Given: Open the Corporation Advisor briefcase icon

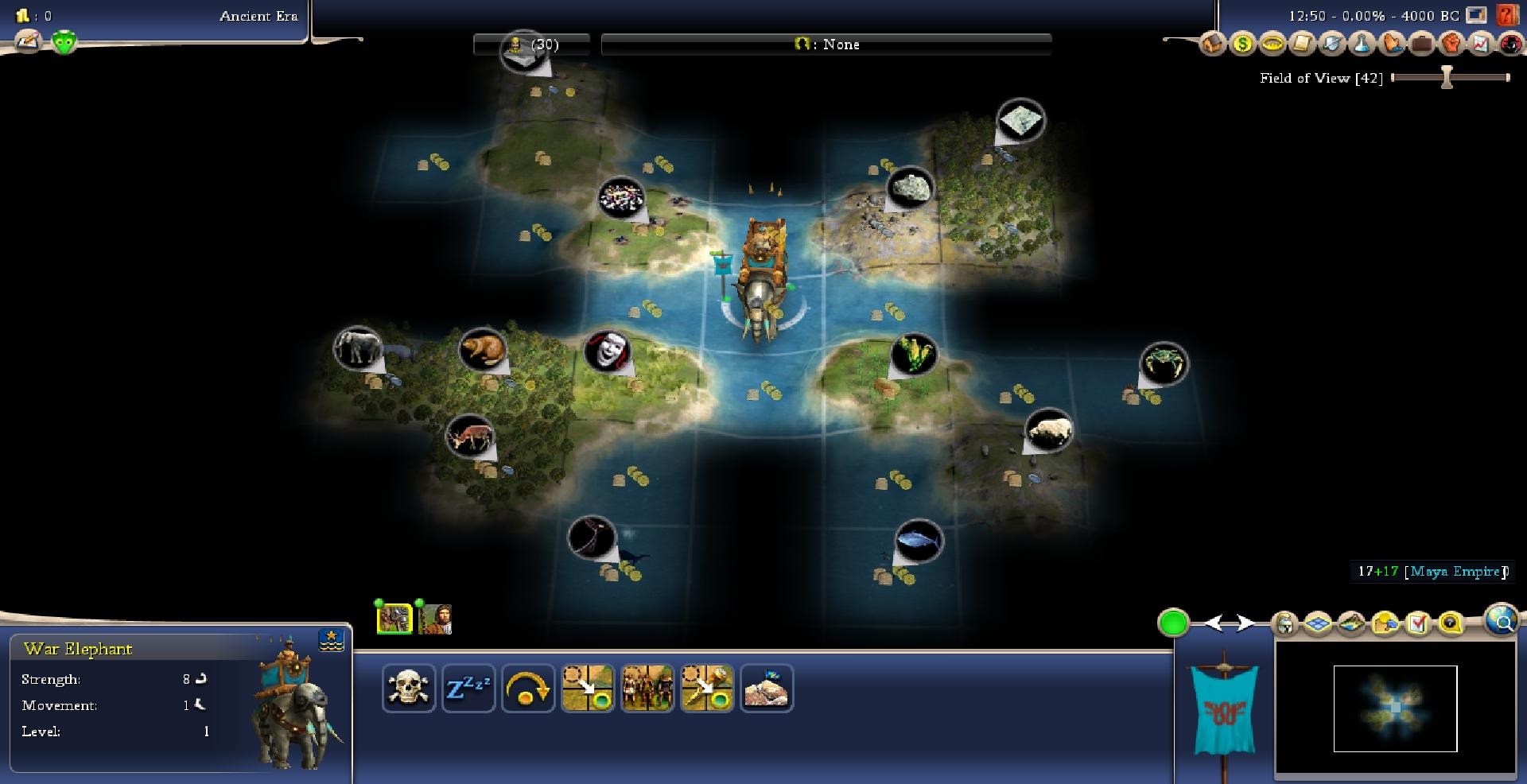Looking at the screenshot, I should point(1422,44).
